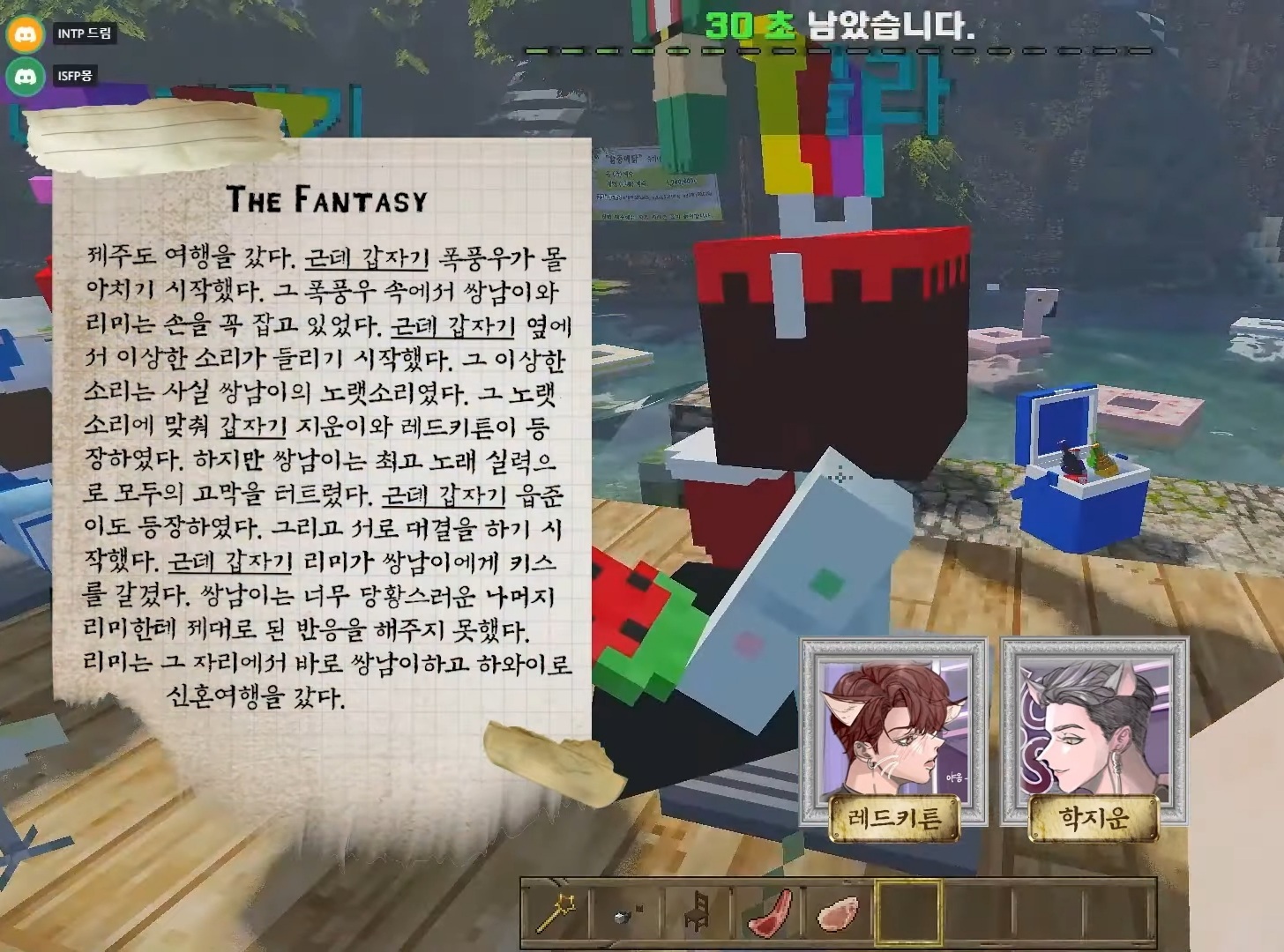Click the 레드키튼 nameplate button

click(892, 816)
